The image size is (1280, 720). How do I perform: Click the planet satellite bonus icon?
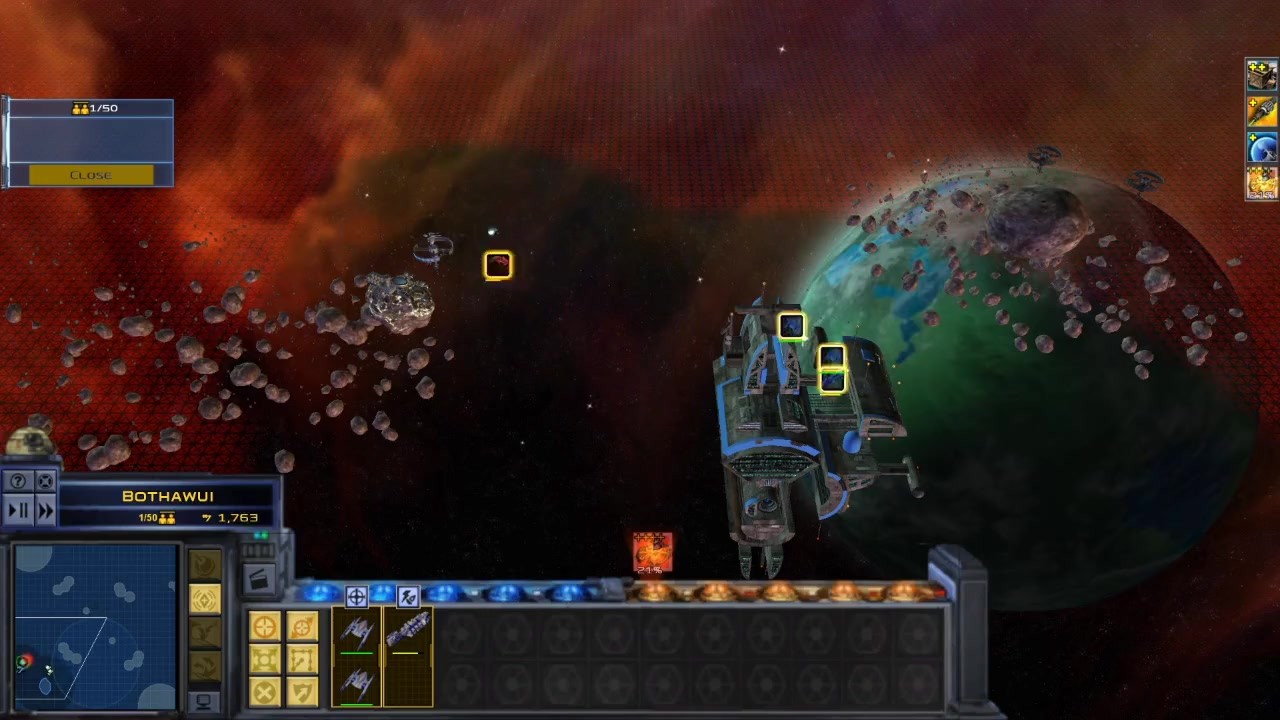1262,148
